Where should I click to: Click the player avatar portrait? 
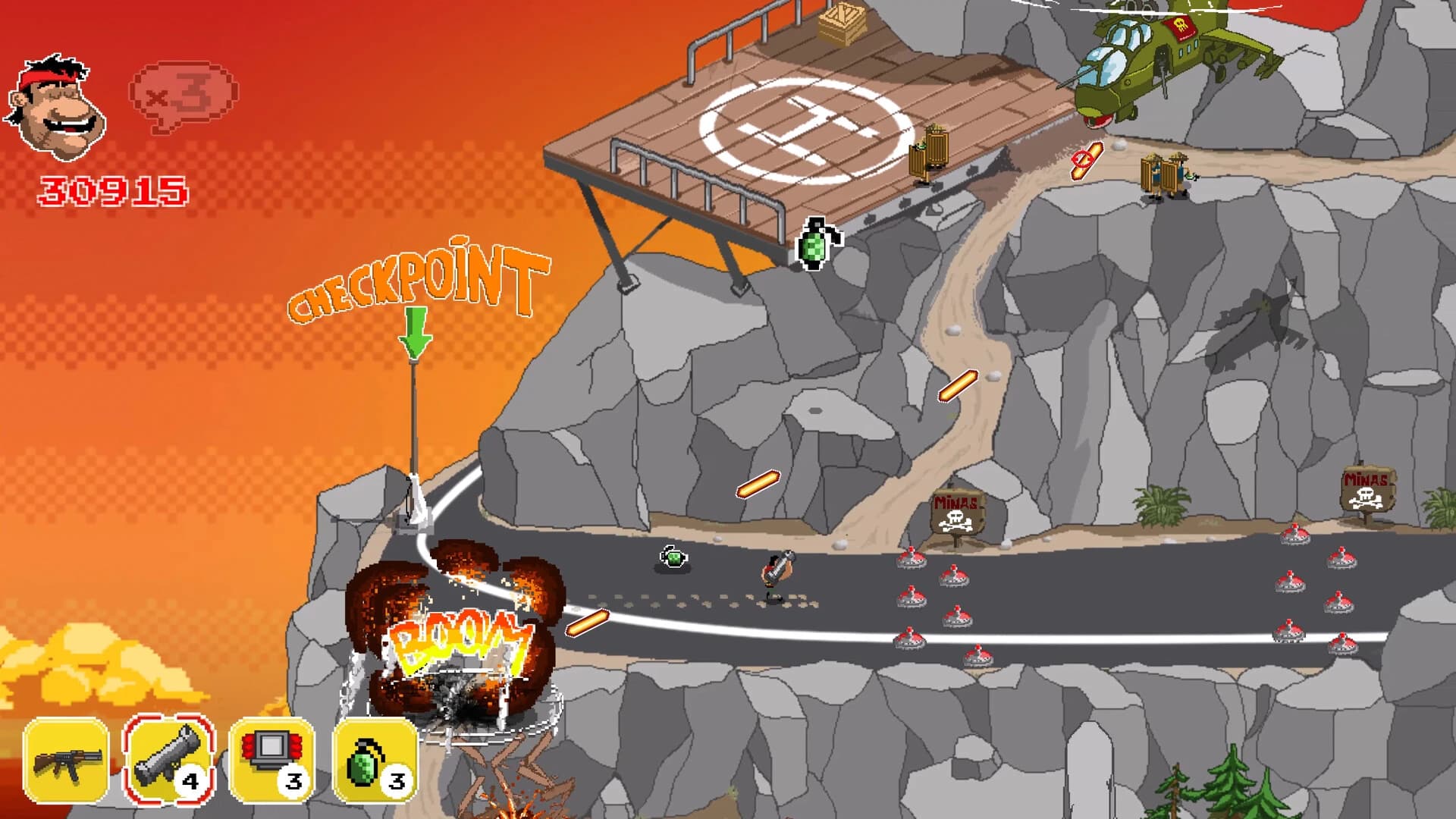tap(57, 106)
